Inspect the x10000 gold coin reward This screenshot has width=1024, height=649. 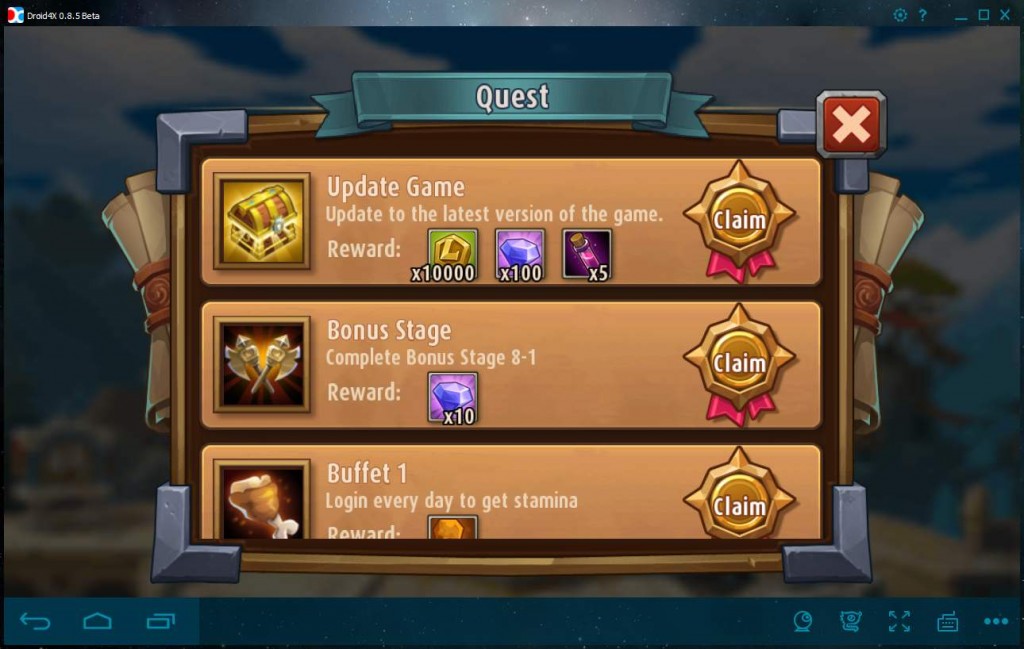click(x=453, y=252)
